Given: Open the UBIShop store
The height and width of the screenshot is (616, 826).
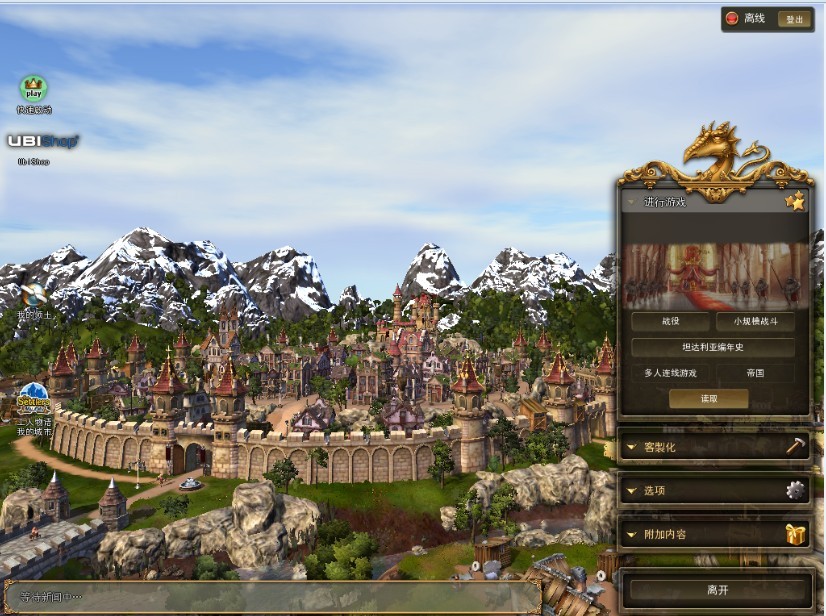Looking at the screenshot, I should [x=40, y=141].
